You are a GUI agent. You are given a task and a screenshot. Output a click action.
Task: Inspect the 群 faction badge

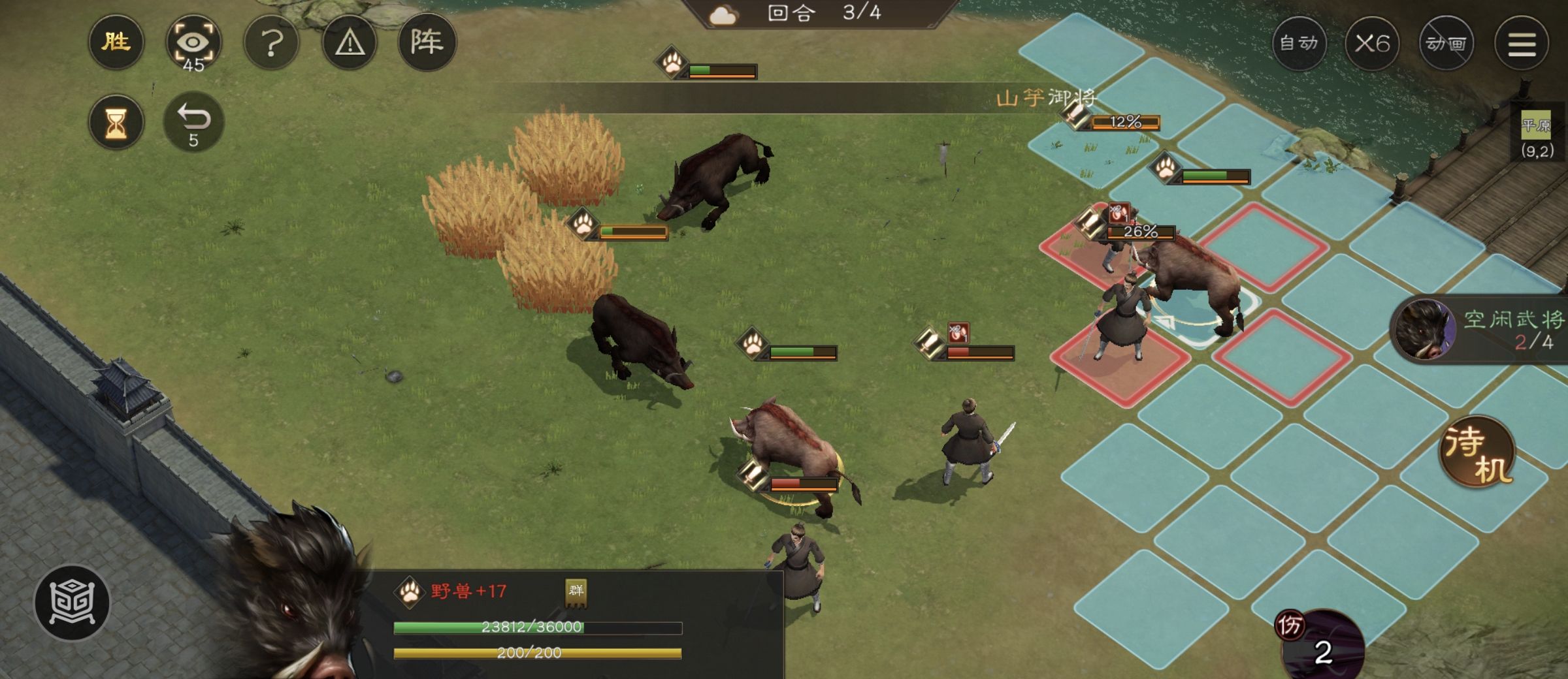pos(576,592)
